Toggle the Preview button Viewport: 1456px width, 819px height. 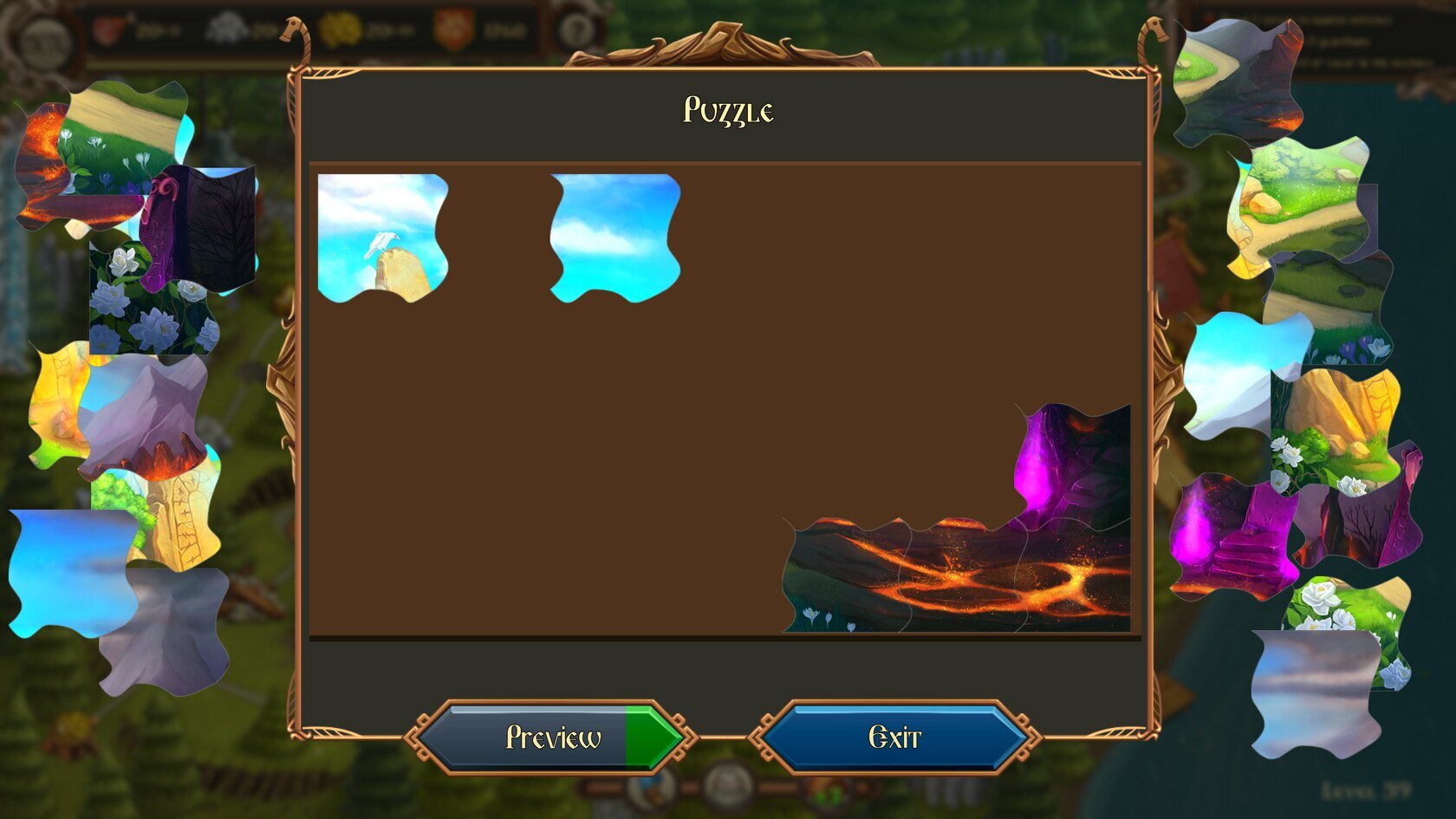tap(552, 738)
